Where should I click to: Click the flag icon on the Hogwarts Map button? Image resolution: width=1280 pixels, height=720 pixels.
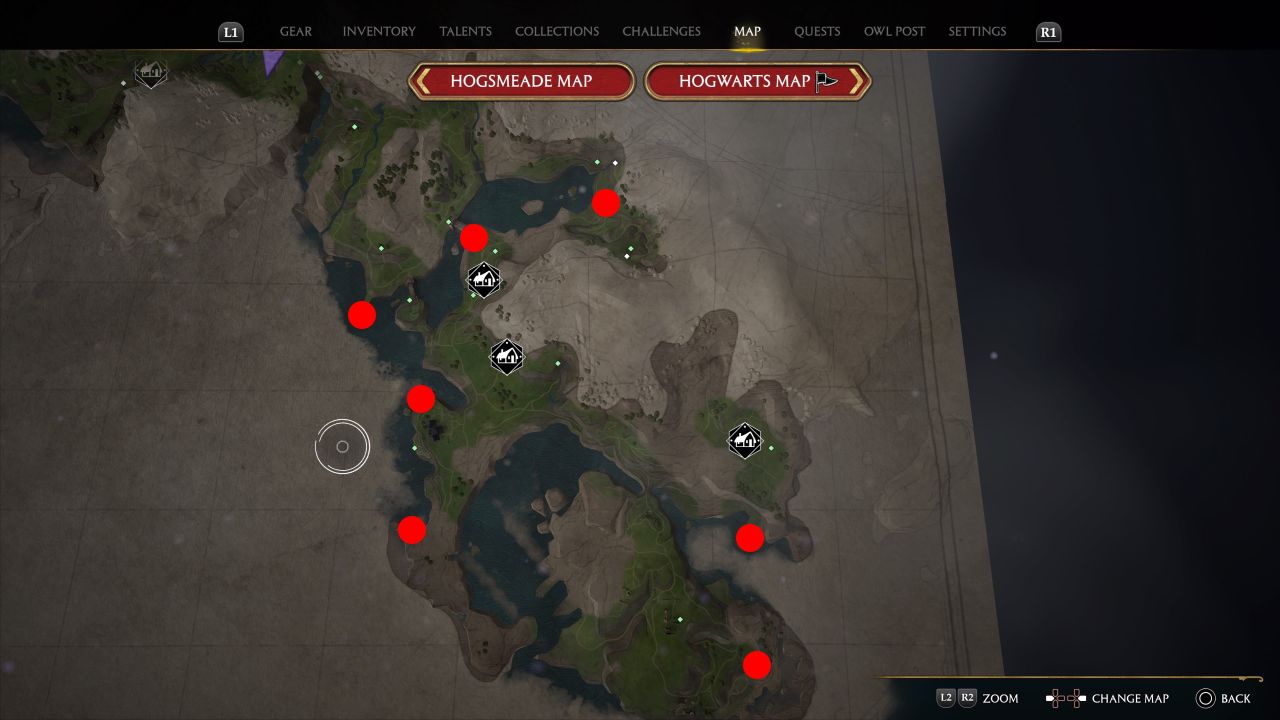point(826,80)
